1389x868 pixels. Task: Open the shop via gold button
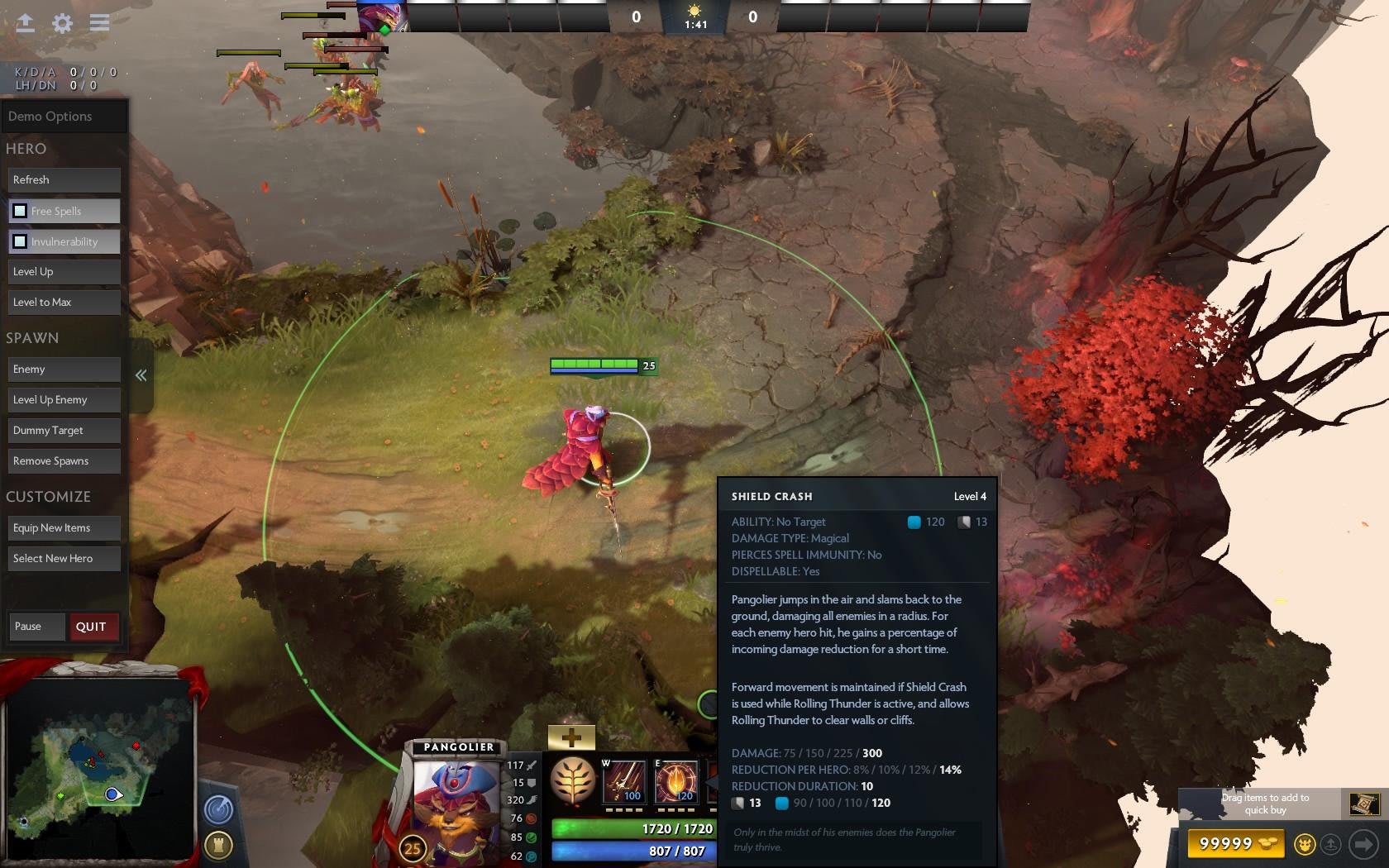(x=1237, y=843)
